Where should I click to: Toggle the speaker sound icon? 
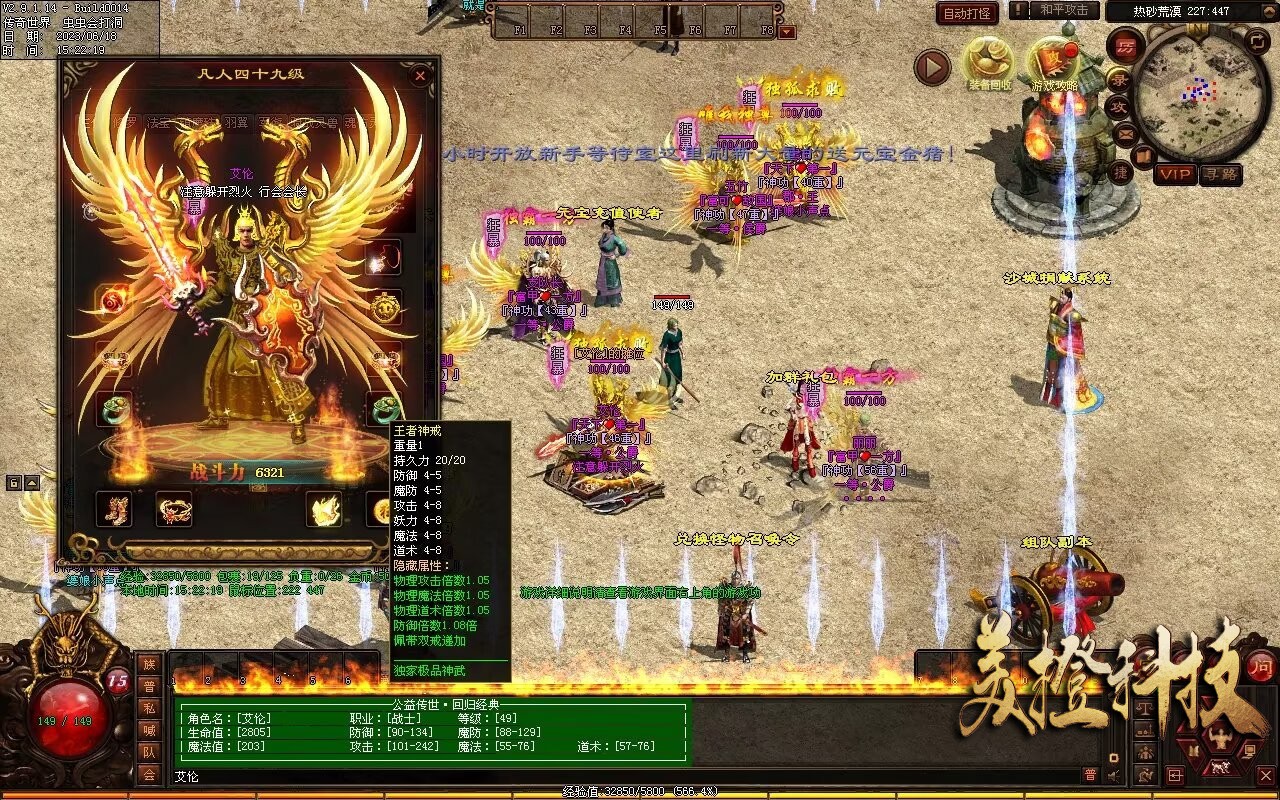1113,775
